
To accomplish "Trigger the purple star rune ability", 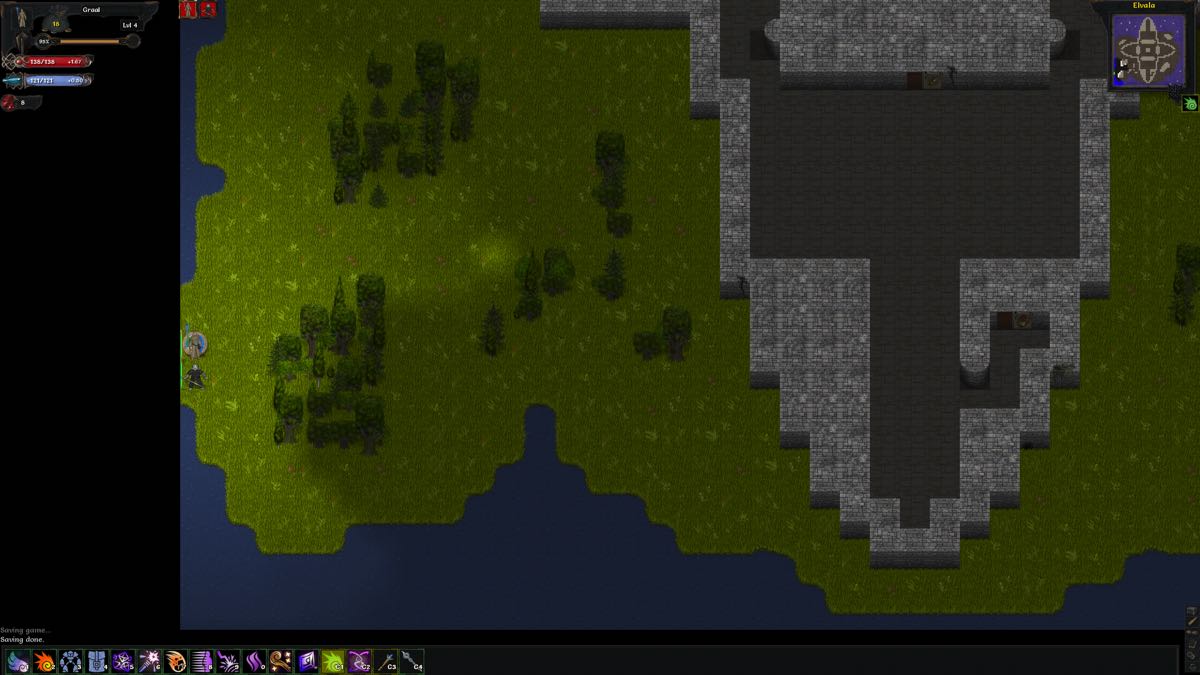I will 123,661.
